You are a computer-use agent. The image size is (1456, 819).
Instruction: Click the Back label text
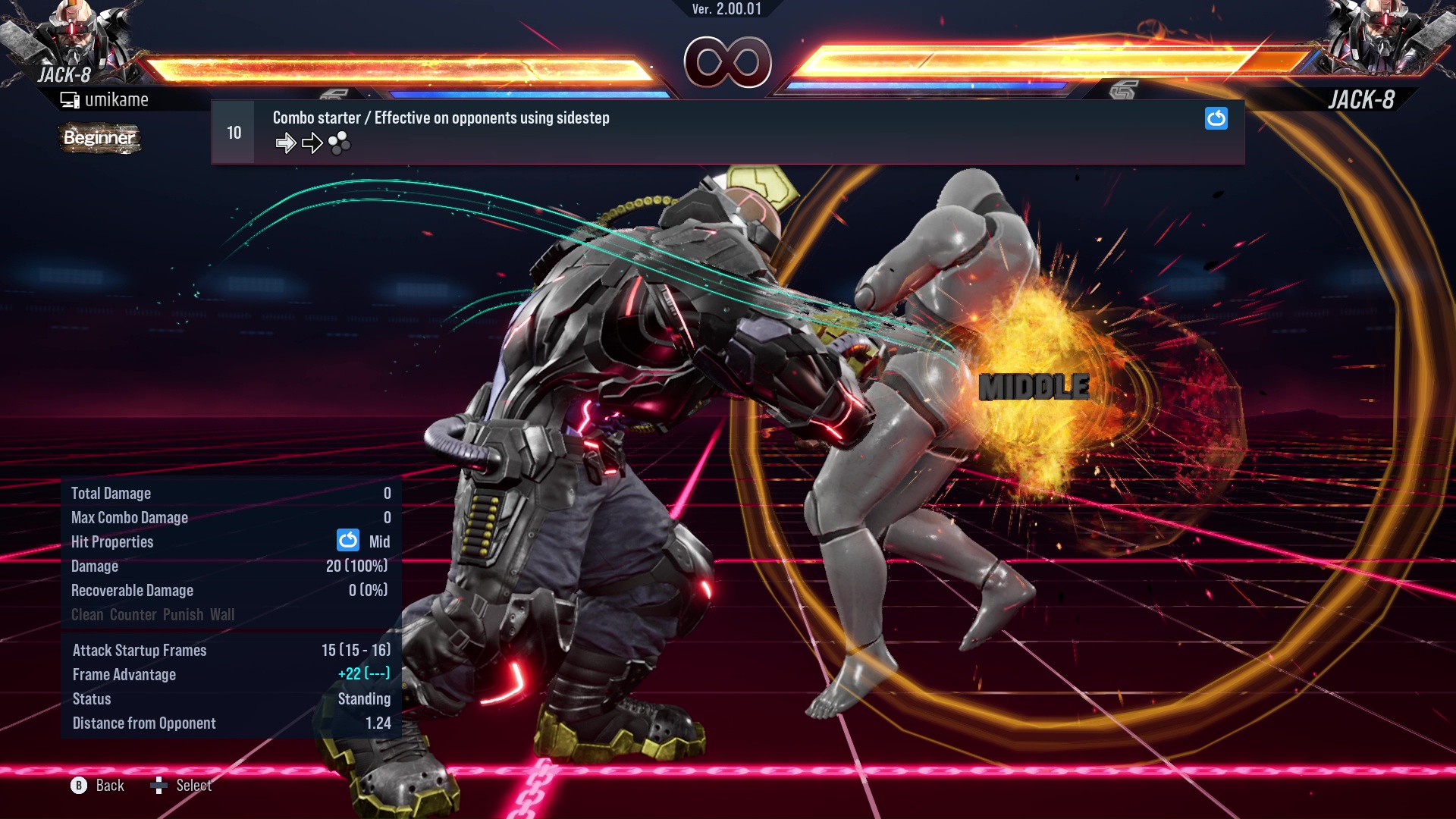[x=108, y=786]
